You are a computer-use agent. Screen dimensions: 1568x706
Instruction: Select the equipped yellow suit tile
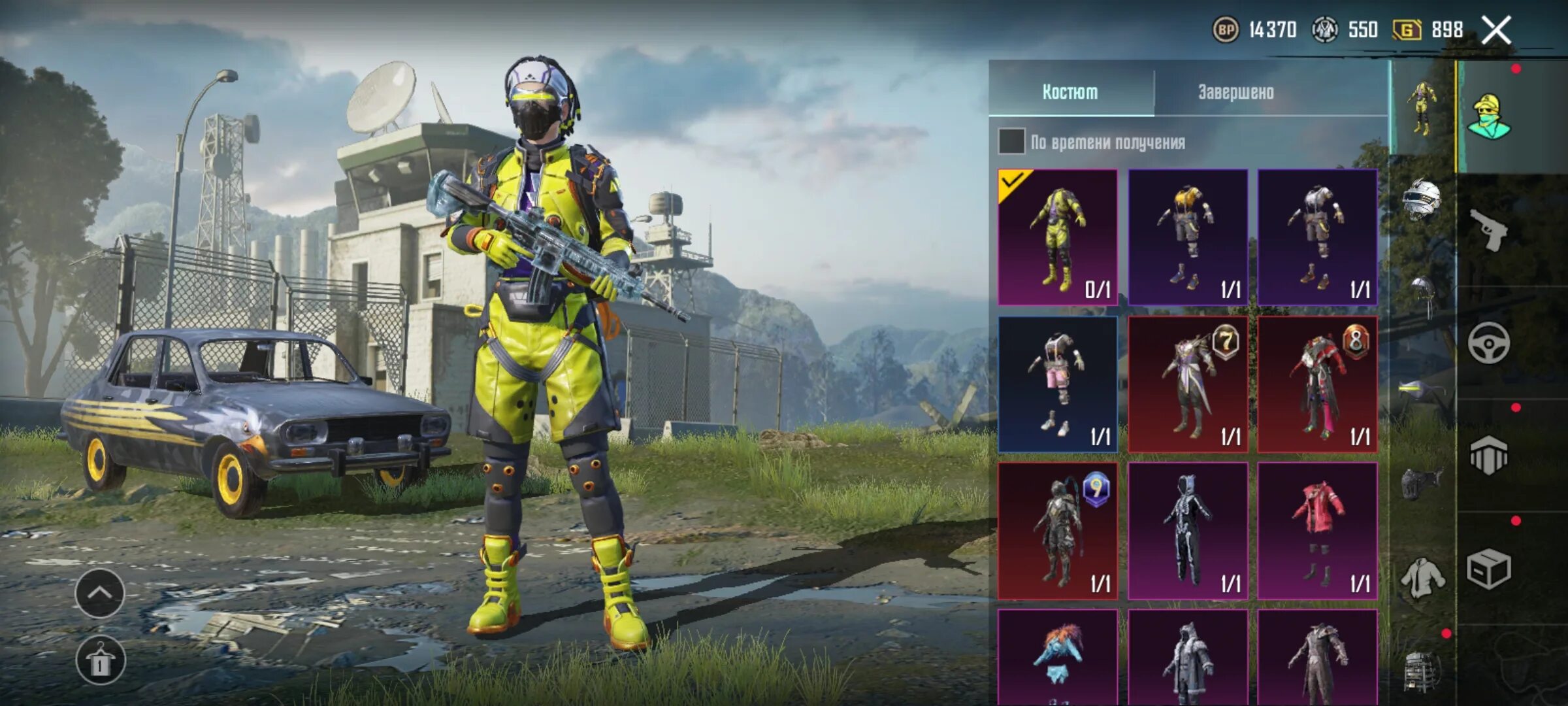[x=1057, y=237]
